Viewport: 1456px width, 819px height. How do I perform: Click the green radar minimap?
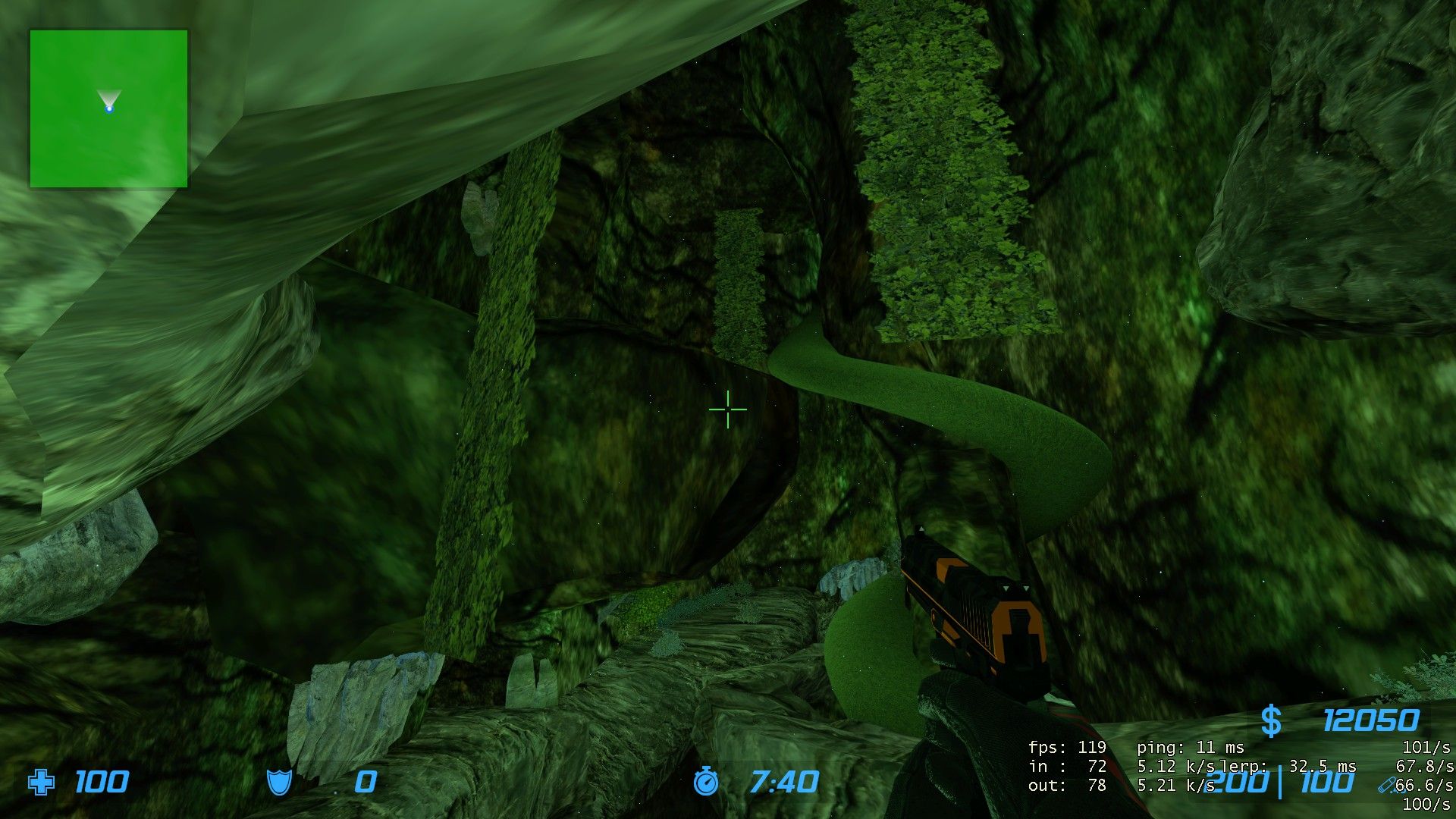tap(108, 108)
